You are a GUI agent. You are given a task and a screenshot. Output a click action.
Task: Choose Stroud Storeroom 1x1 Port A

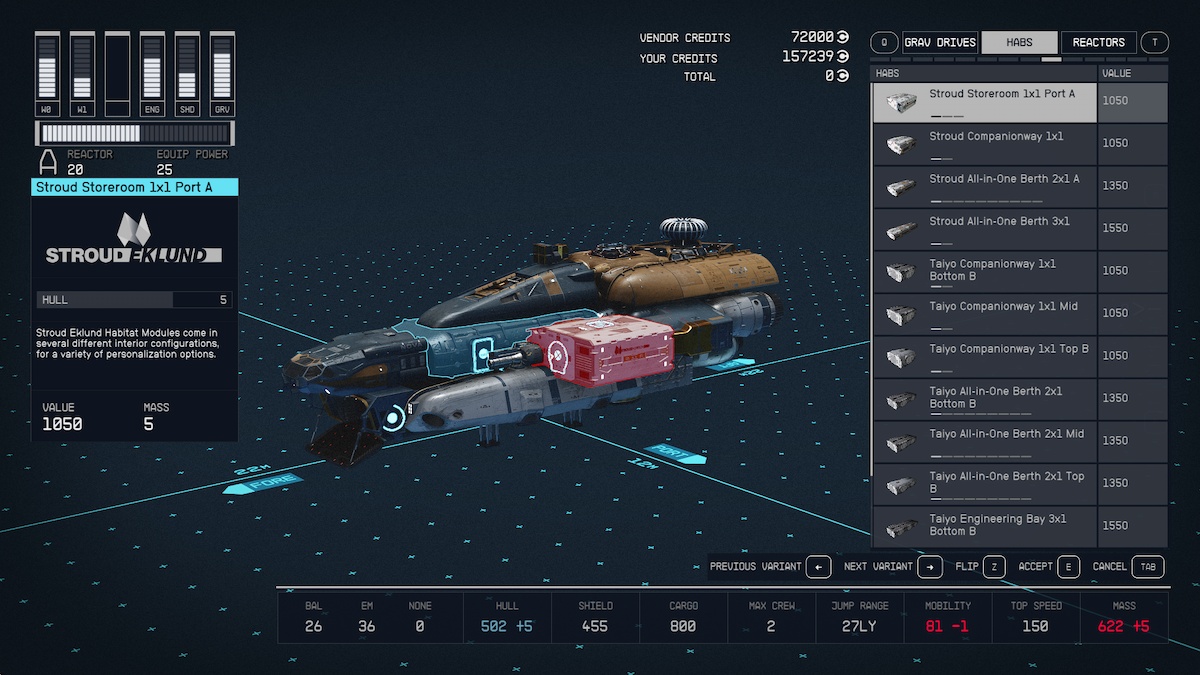pos(985,102)
